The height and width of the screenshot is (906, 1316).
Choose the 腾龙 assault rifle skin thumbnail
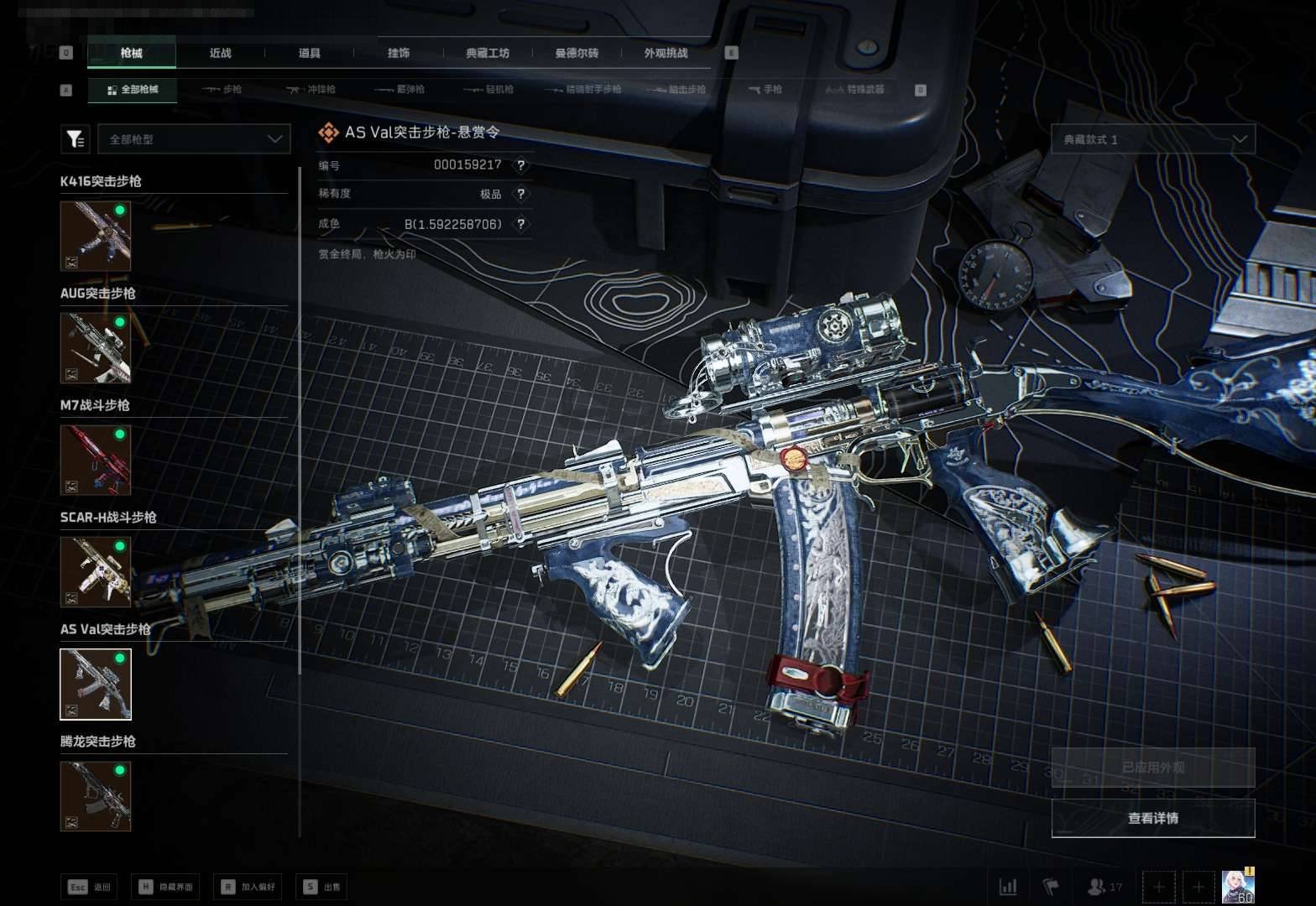coord(96,795)
